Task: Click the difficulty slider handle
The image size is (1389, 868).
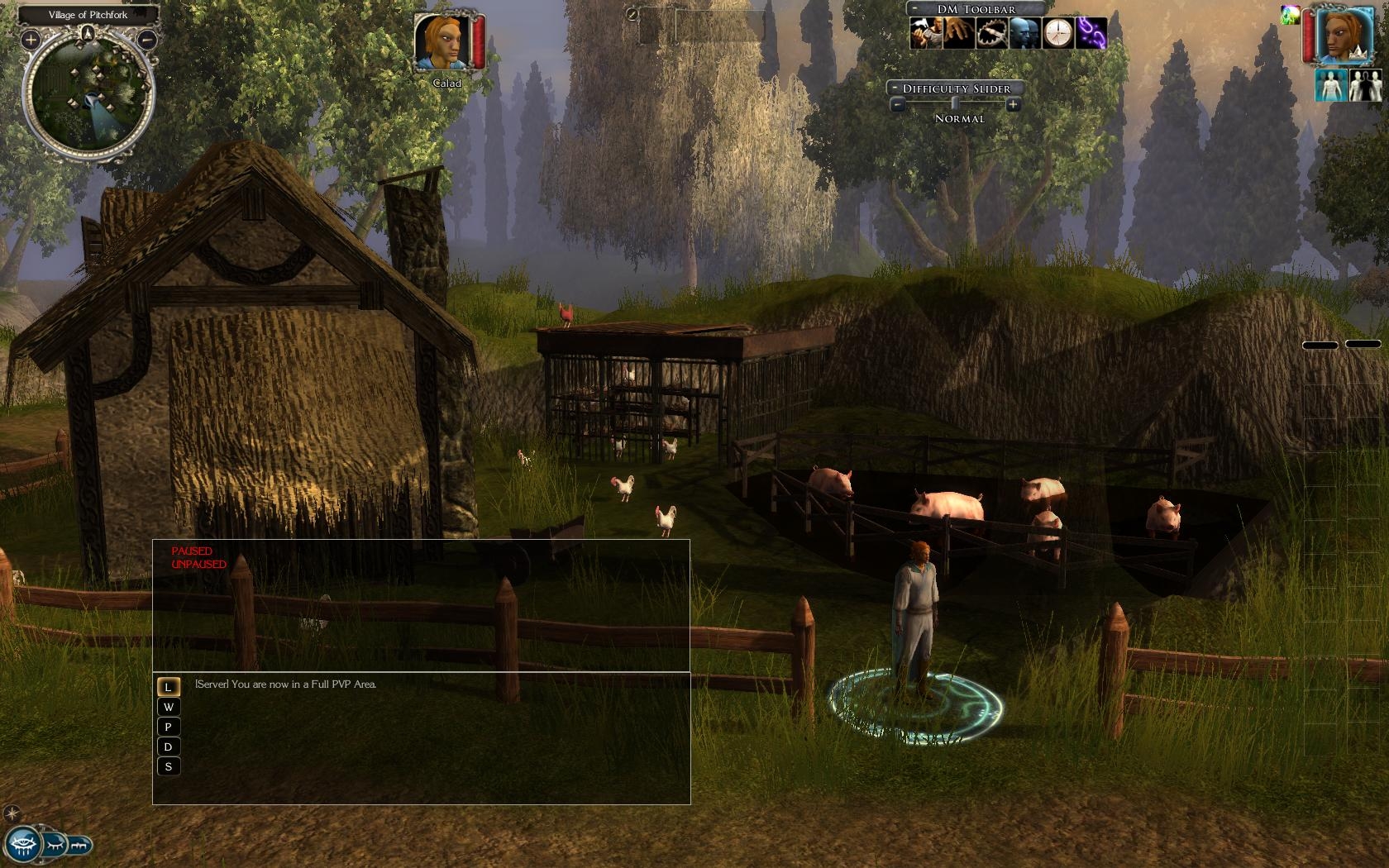Action: tap(955, 104)
